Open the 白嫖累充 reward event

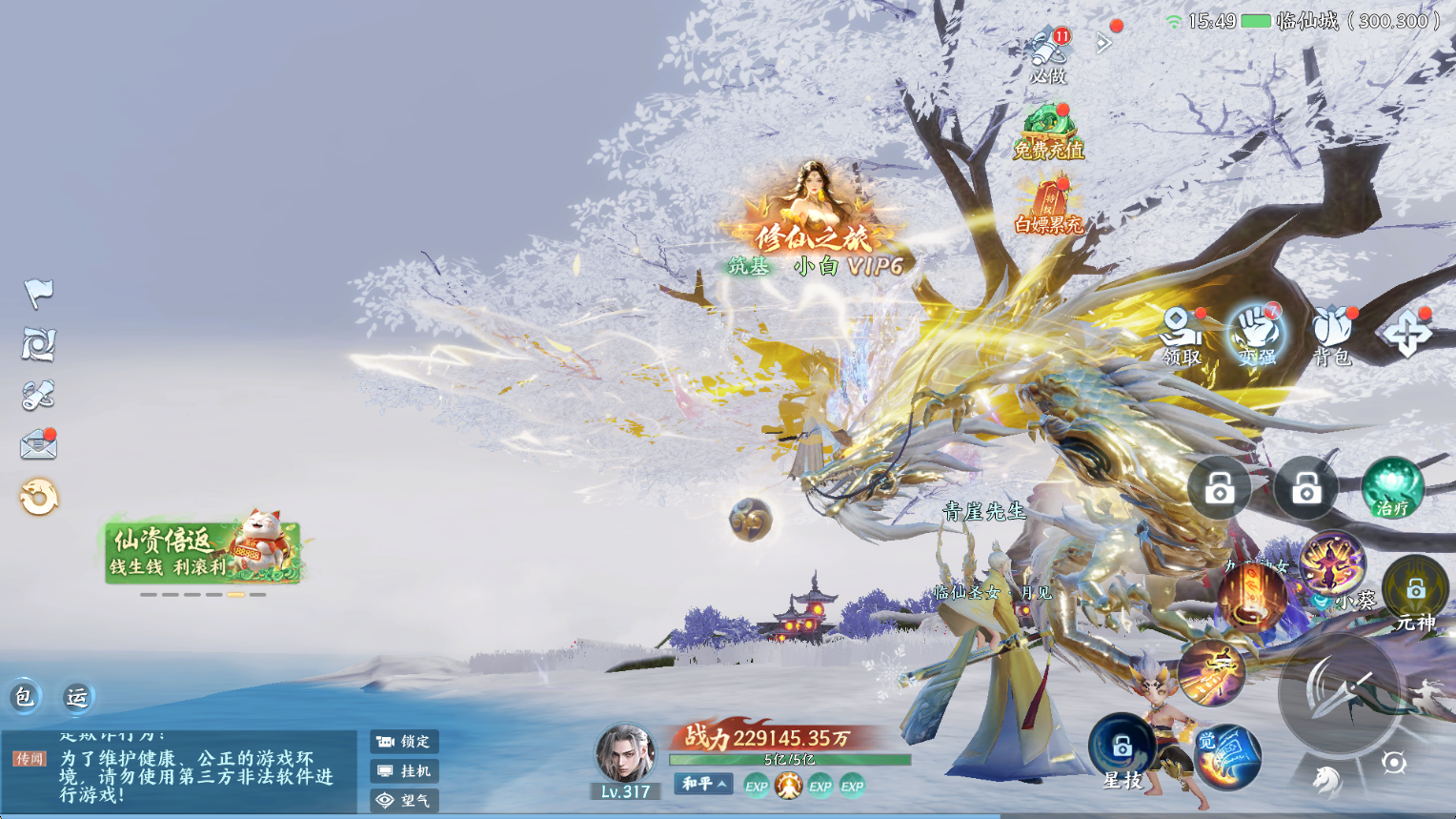tap(1048, 206)
